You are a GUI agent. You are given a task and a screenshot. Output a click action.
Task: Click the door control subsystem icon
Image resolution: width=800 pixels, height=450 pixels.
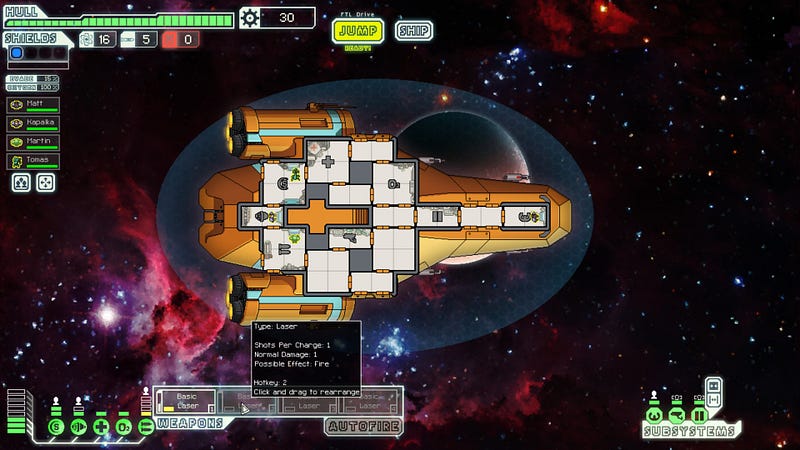coord(699,414)
